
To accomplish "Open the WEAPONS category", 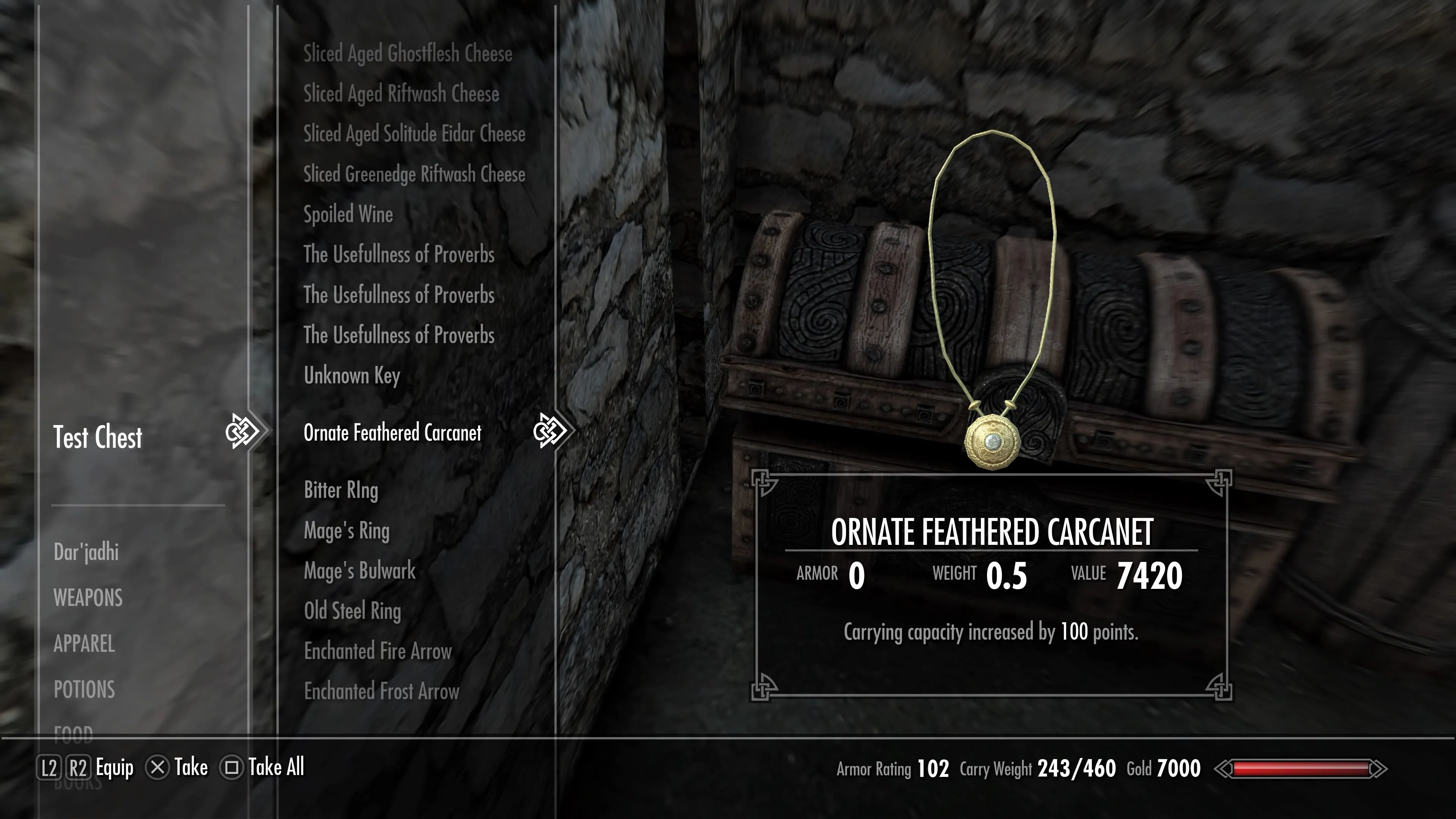I will pos(88,598).
